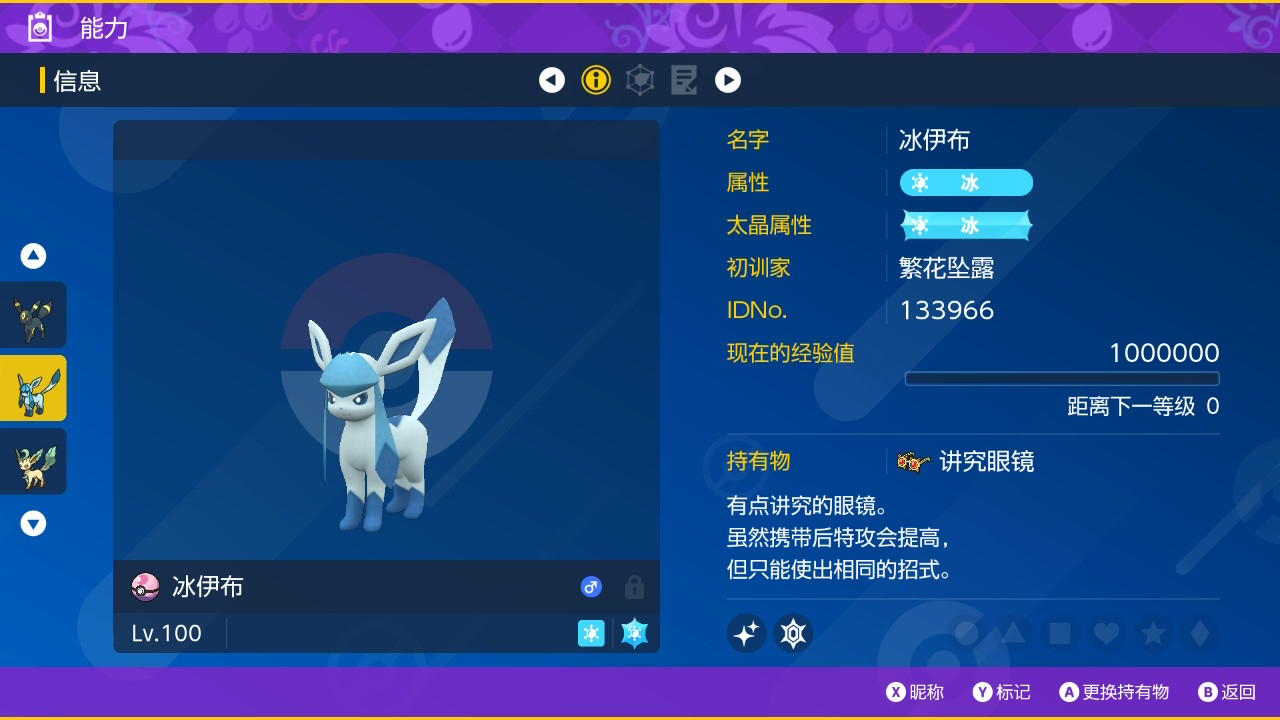The width and height of the screenshot is (1280, 720).
Task: Click the Ice type badge next to 属性
Action: 966,182
